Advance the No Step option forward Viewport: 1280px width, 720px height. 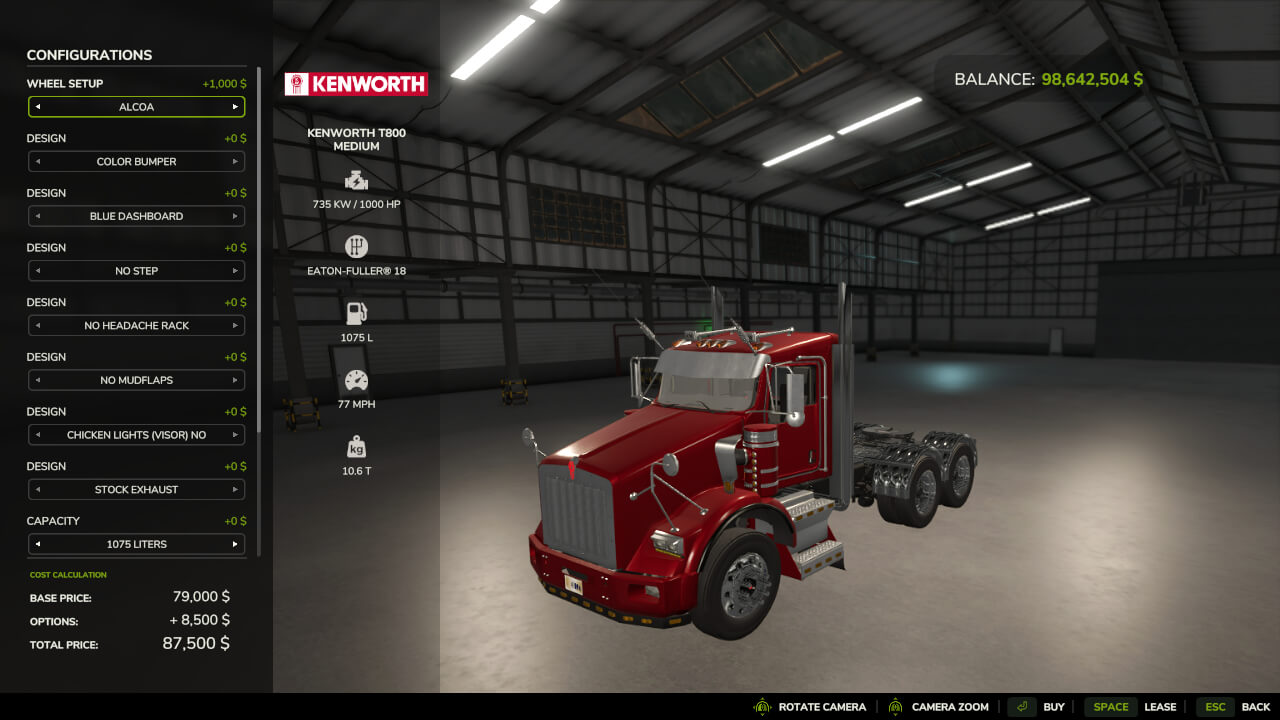(235, 271)
